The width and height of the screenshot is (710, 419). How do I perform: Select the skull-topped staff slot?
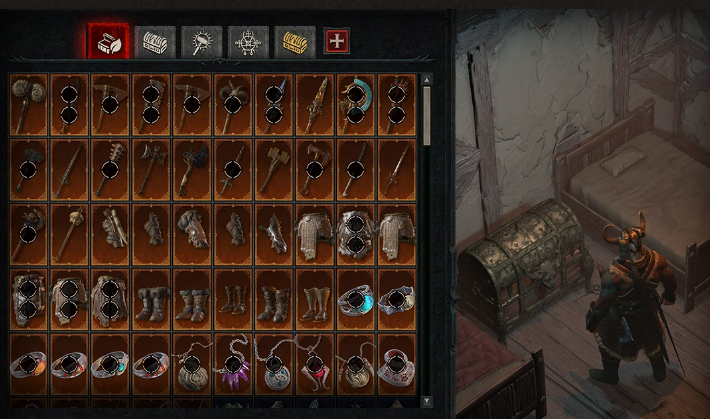click(70, 233)
